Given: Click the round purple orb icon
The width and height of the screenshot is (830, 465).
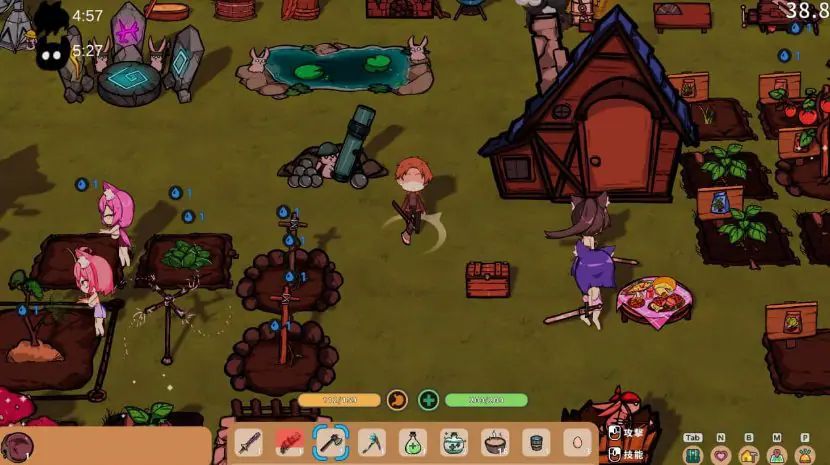Looking at the screenshot, I should pos(17,447).
